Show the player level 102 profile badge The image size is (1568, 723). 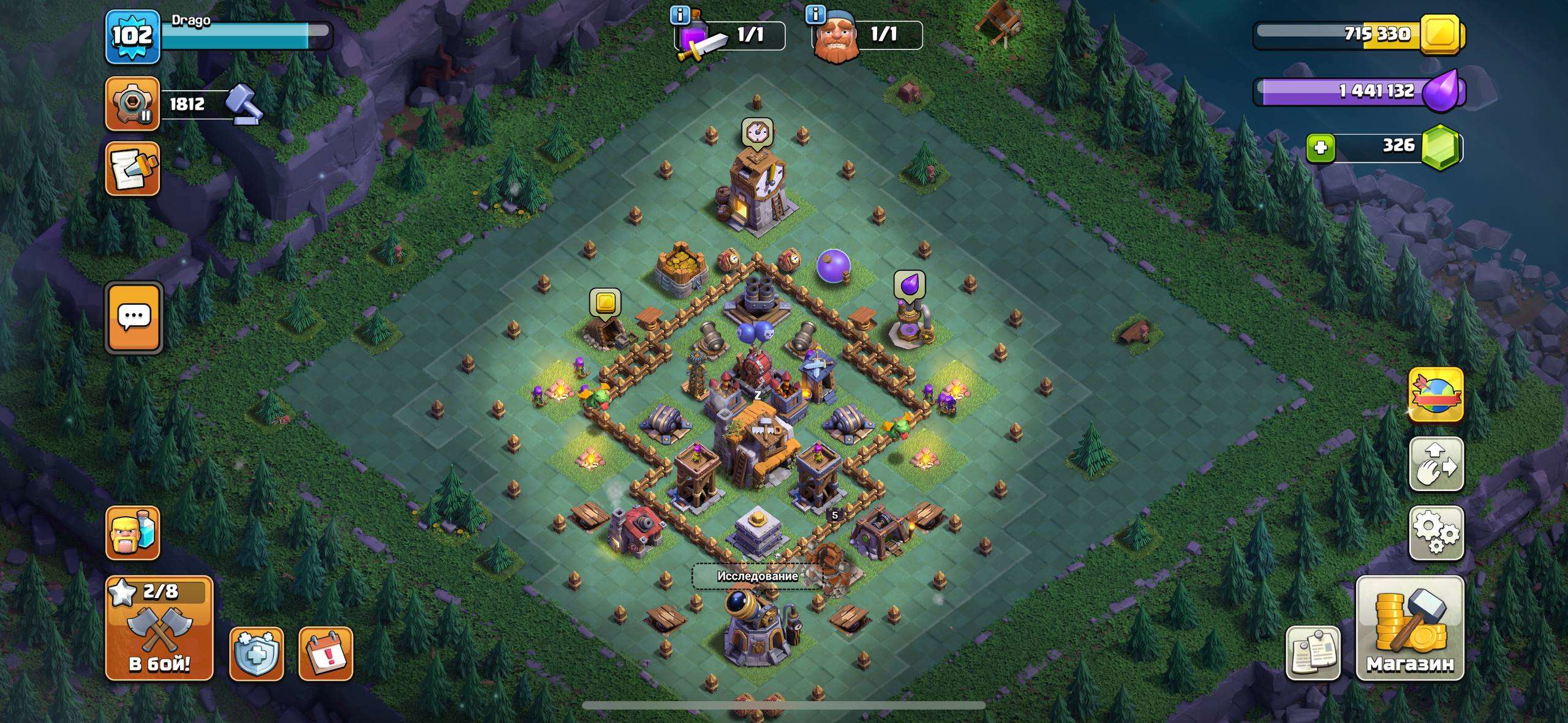[132, 37]
